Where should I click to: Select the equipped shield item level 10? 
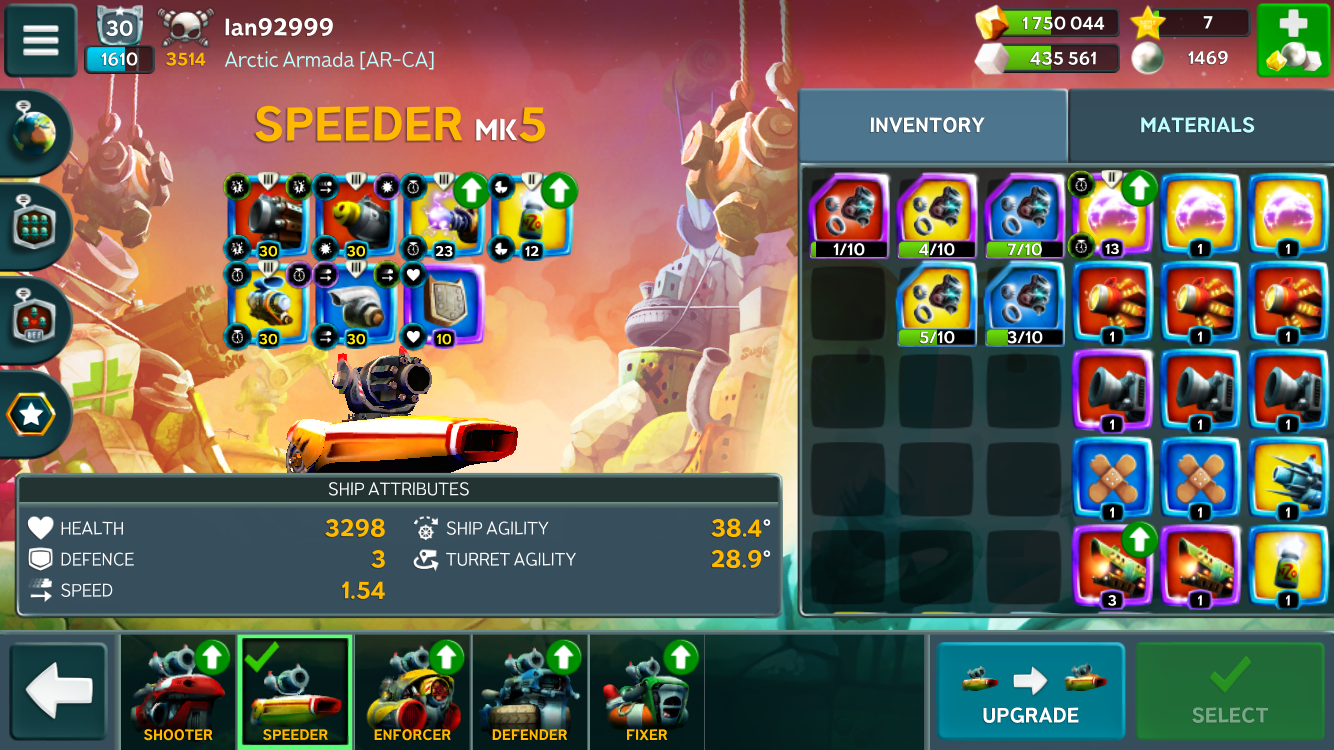[441, 305]
